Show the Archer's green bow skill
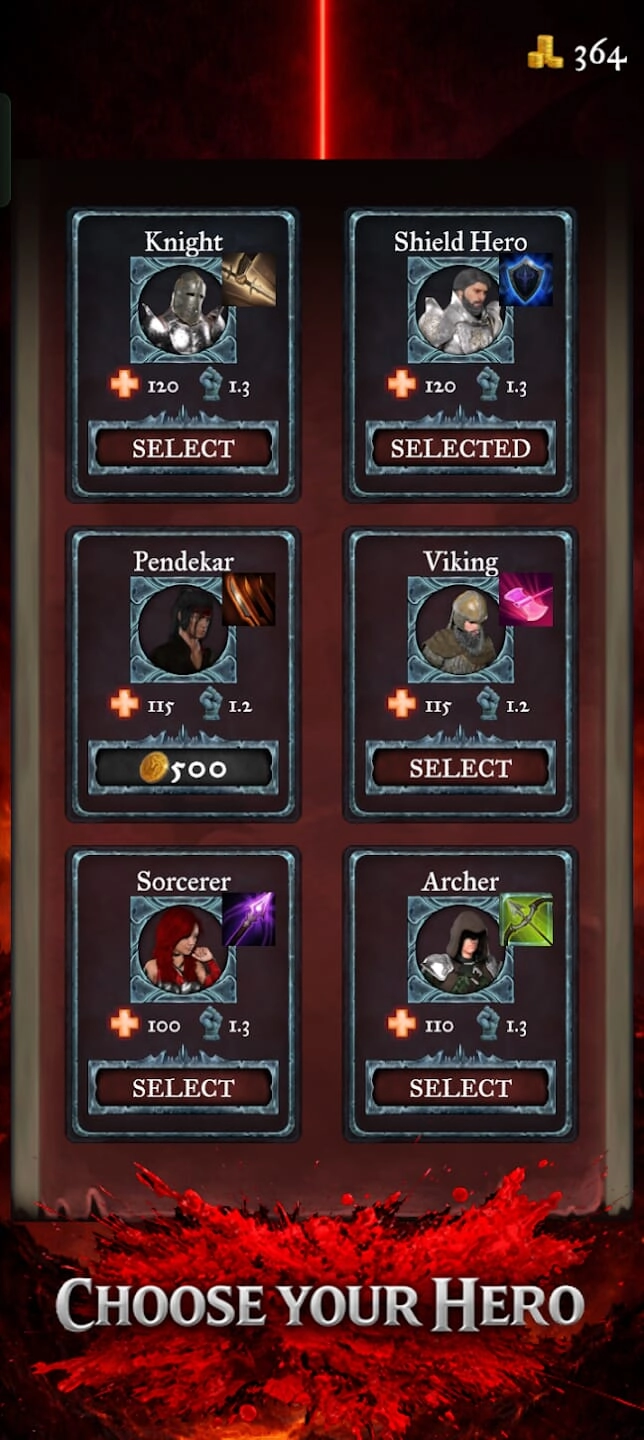 pyautogui.click(x=526, y=919)
